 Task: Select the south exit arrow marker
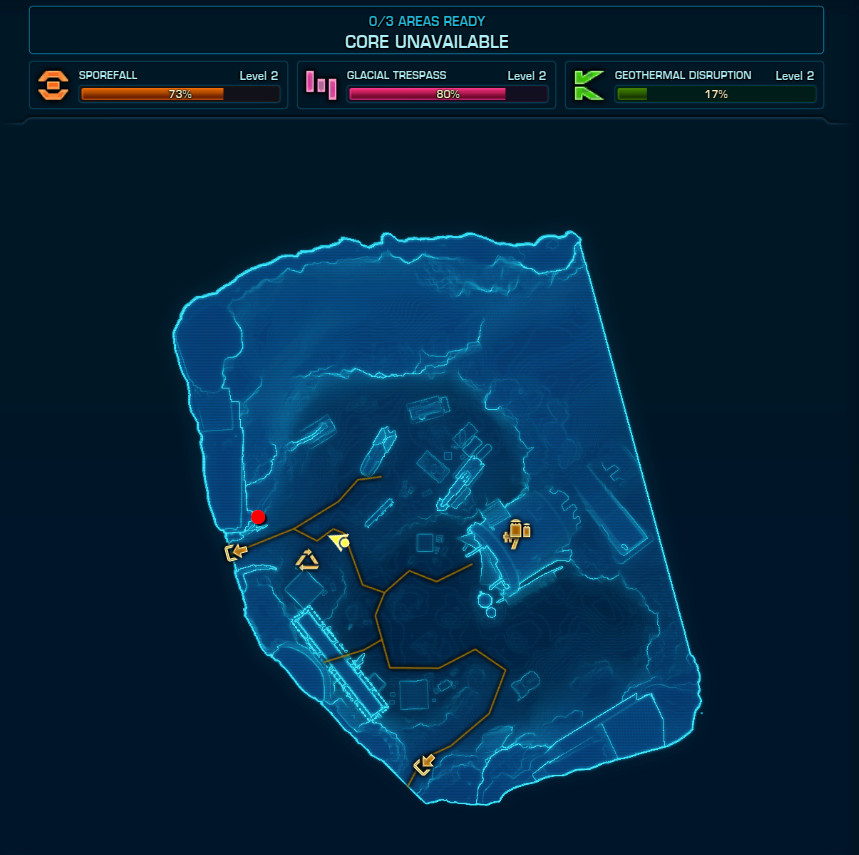click(424, 765)
